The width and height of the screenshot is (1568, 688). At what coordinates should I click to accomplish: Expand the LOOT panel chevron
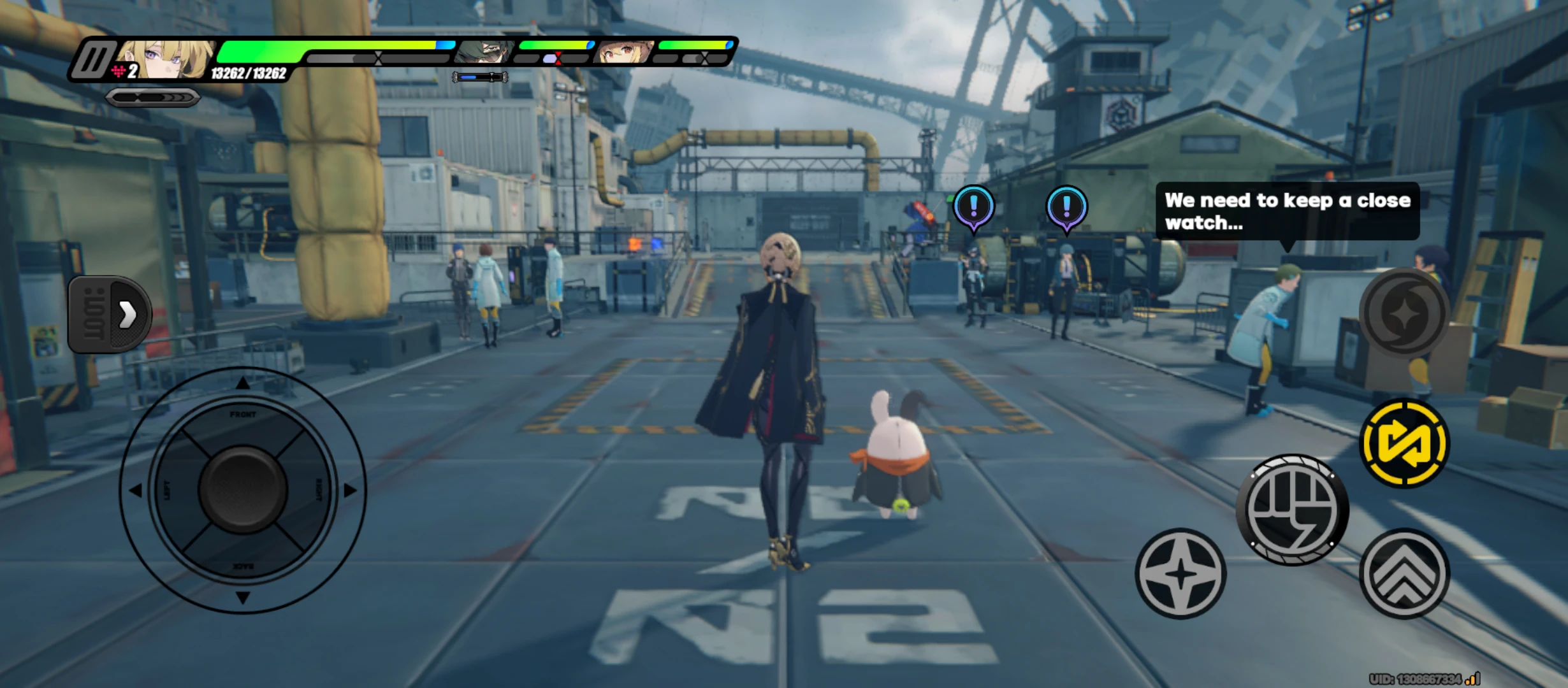point(126,315)
